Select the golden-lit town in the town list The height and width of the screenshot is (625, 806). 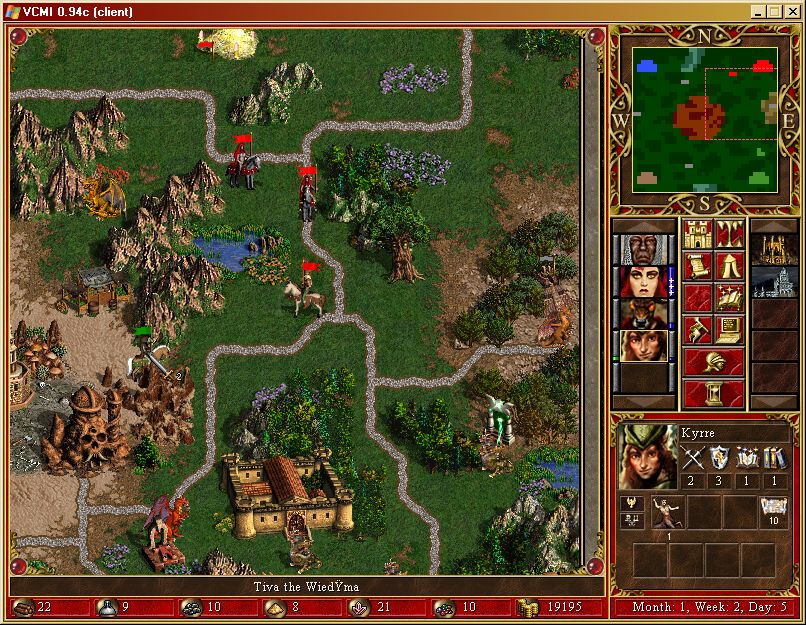click(x=774, y=250)
